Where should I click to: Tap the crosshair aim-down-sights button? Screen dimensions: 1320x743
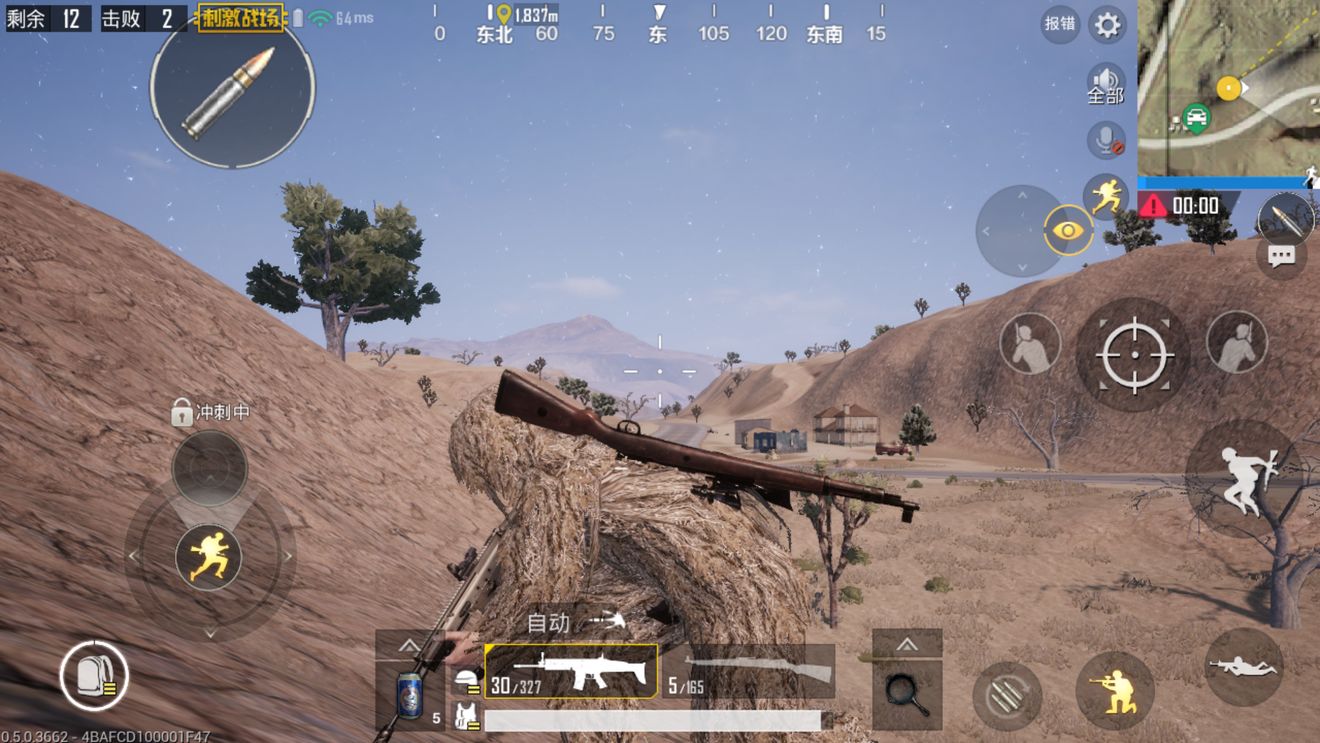(x=1133, y=354)
